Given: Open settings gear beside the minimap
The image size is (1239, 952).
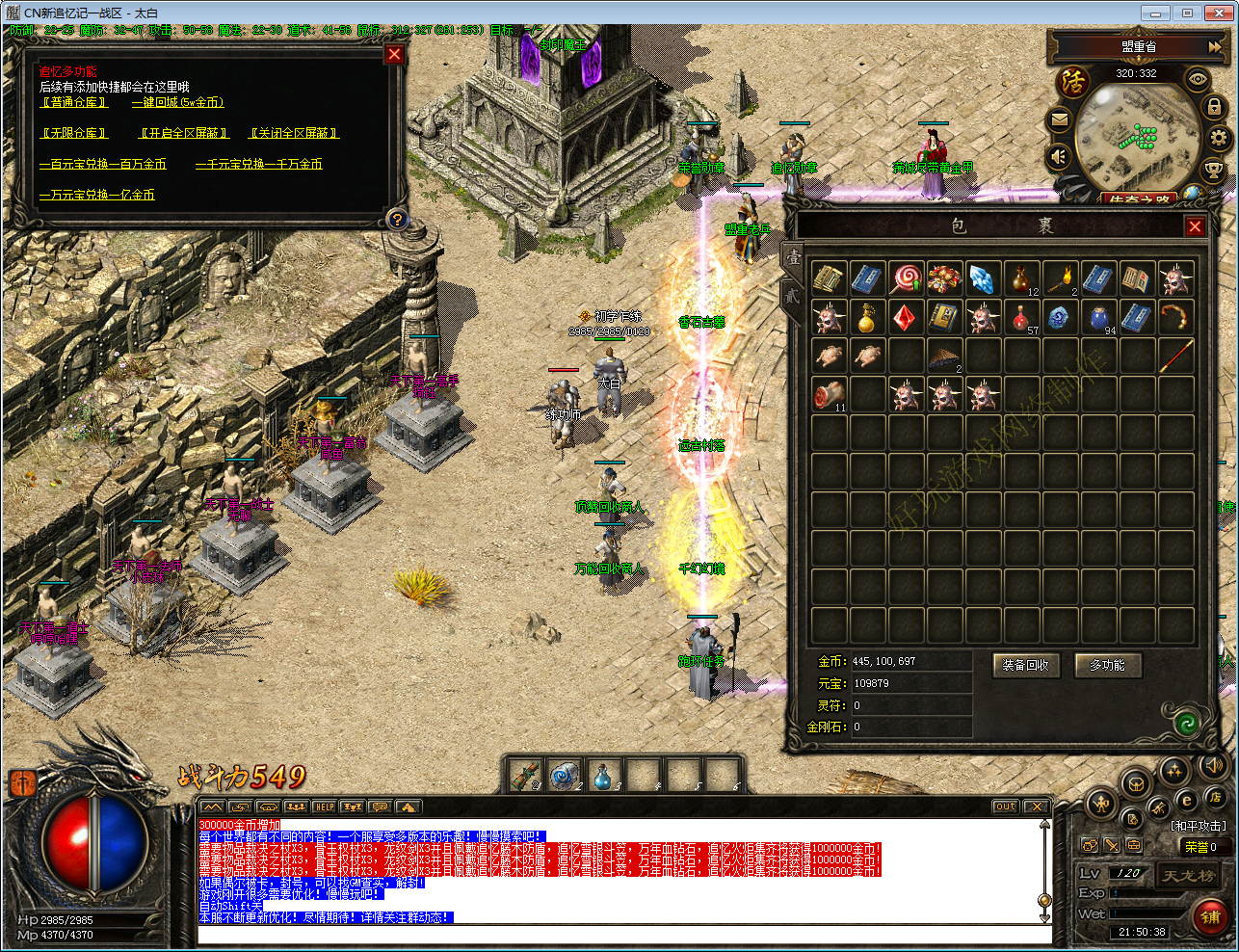Looking at the screenshot, I should click(x=1220, y=138).
